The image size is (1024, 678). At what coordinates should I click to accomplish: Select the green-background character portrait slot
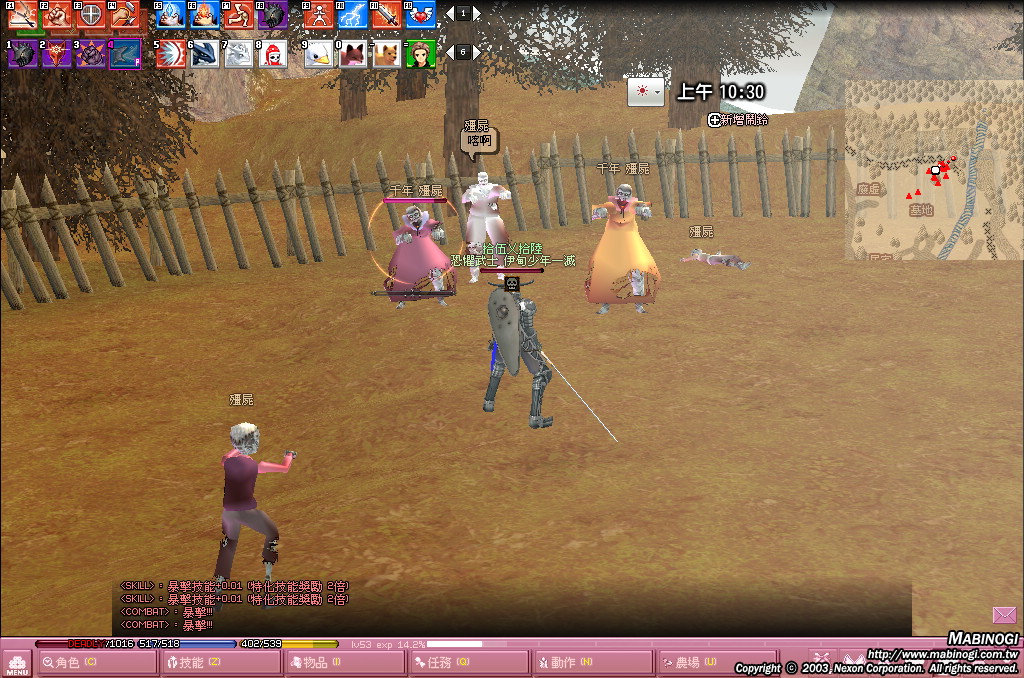click(420, 54)
